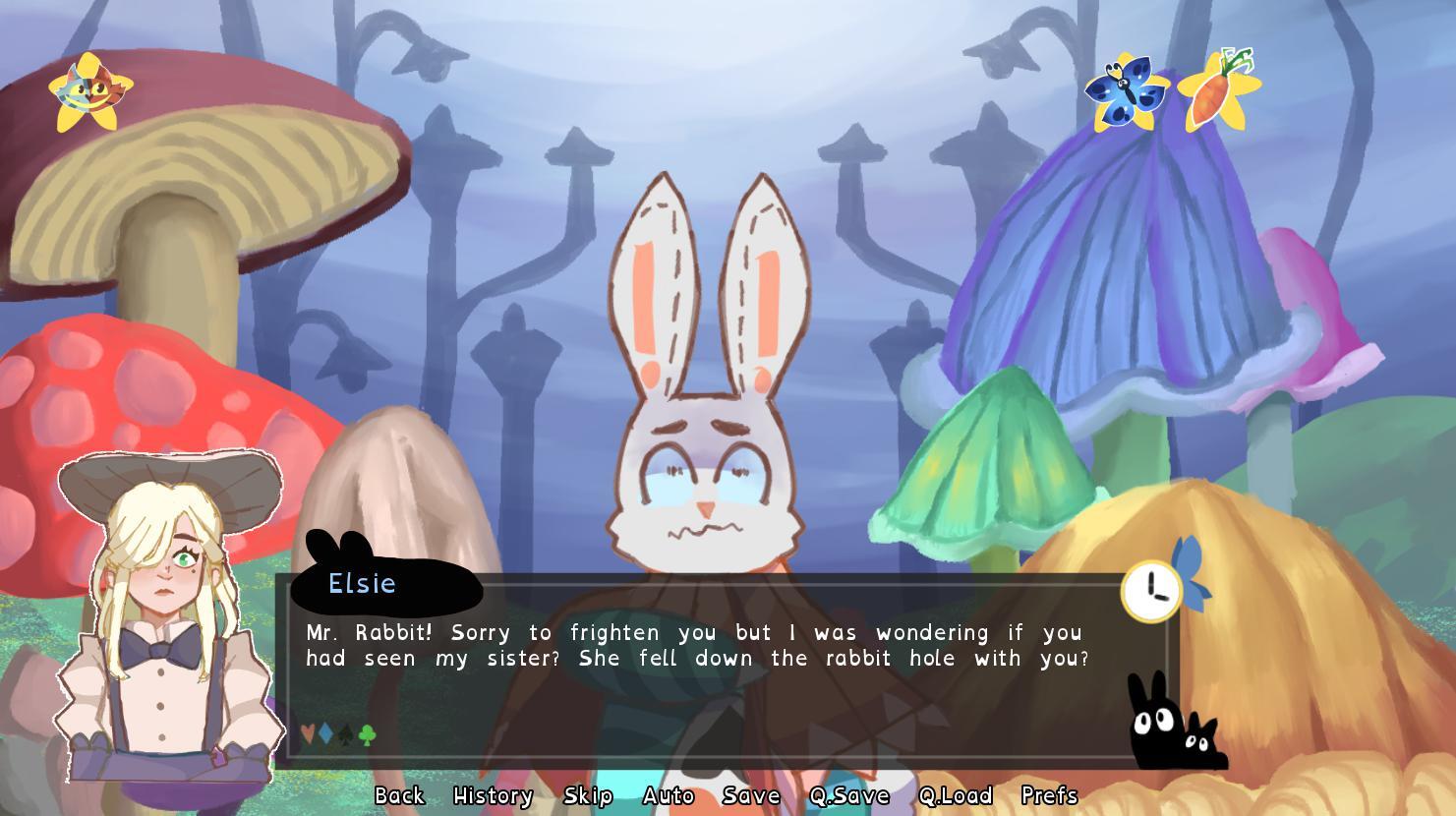Click Q.Load to restore progress

(x=957, y=795)
